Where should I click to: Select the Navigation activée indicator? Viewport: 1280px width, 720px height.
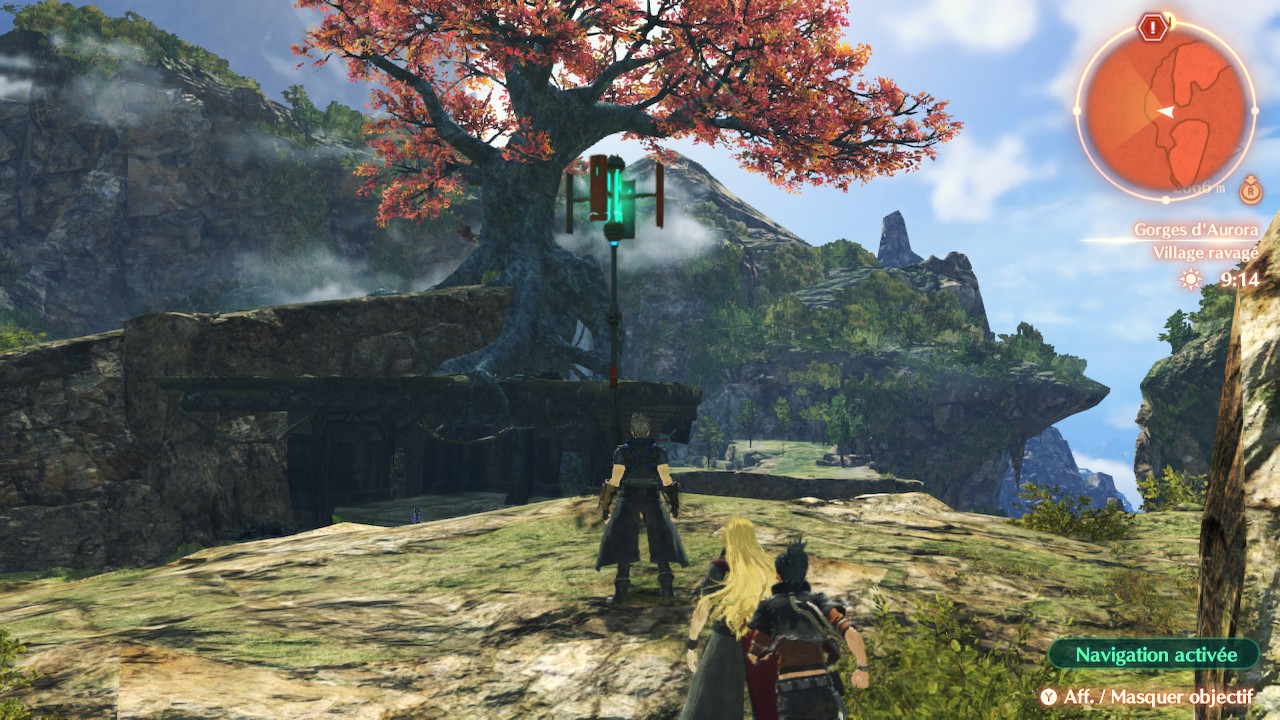point(1155,655)
